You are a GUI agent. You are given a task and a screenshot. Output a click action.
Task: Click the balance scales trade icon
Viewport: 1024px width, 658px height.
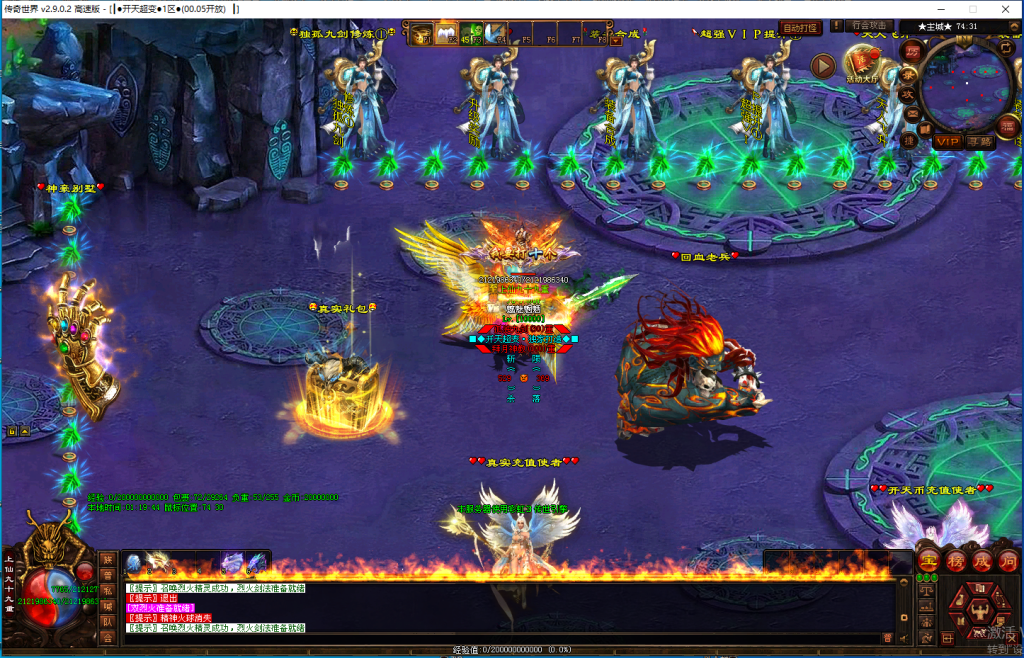pyautogui.click(x=926, y=590)
